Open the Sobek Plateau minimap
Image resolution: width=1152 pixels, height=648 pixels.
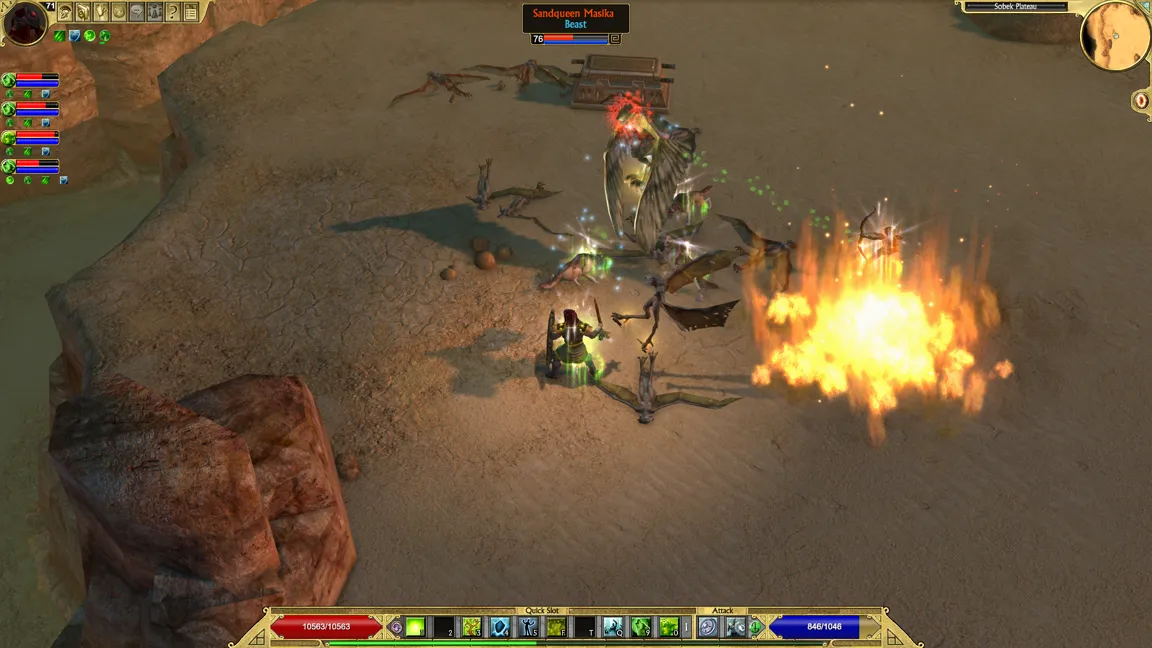[x=1114, y=36]
